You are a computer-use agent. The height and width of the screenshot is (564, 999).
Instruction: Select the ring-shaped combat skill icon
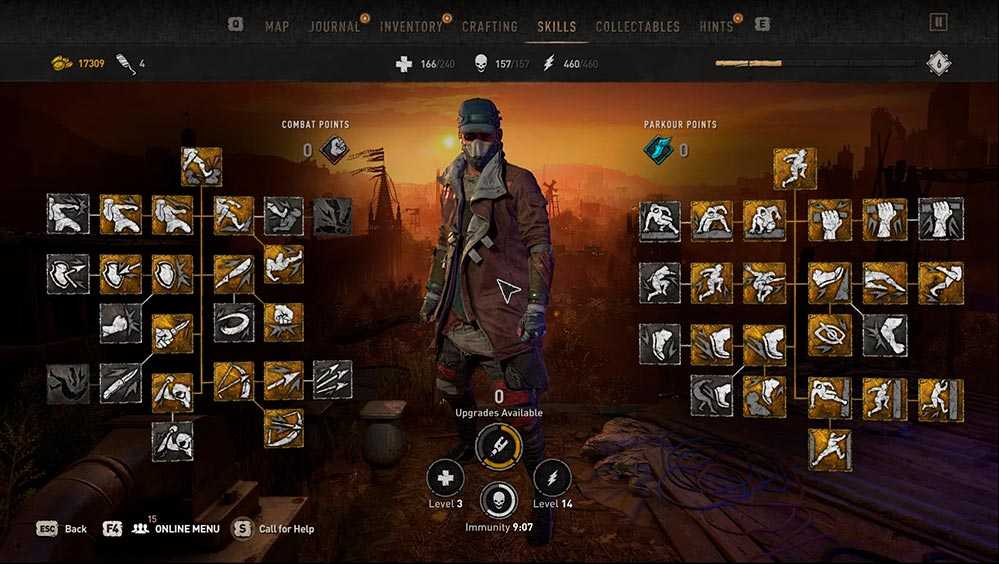pos(233,323)
